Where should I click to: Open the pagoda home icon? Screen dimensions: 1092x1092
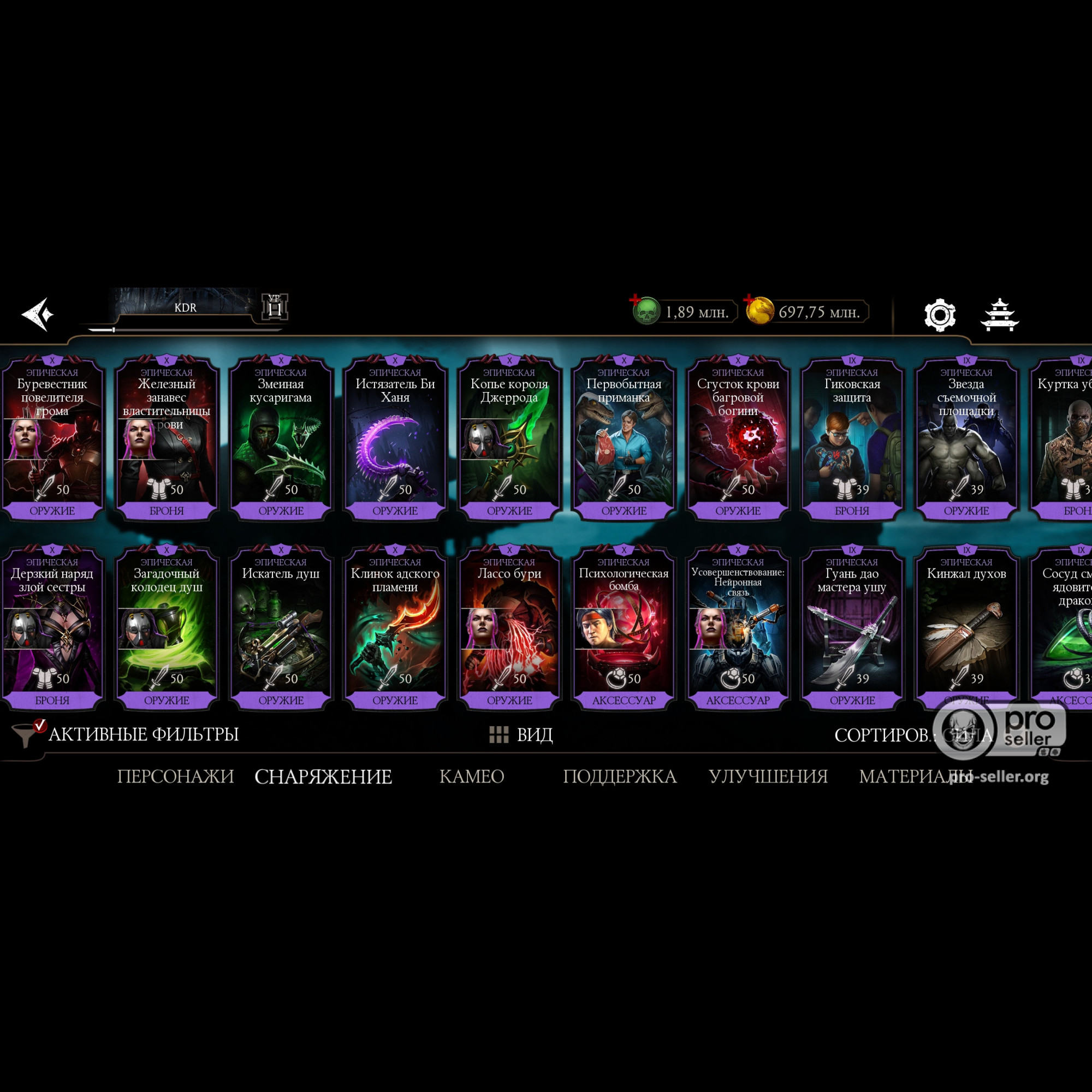point(999,314)
